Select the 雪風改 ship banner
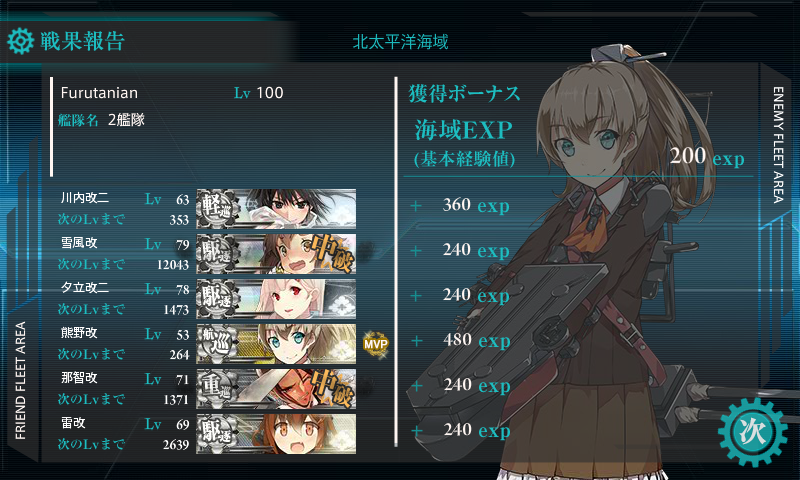The image size is (800, 480). (x=276, y=252)
